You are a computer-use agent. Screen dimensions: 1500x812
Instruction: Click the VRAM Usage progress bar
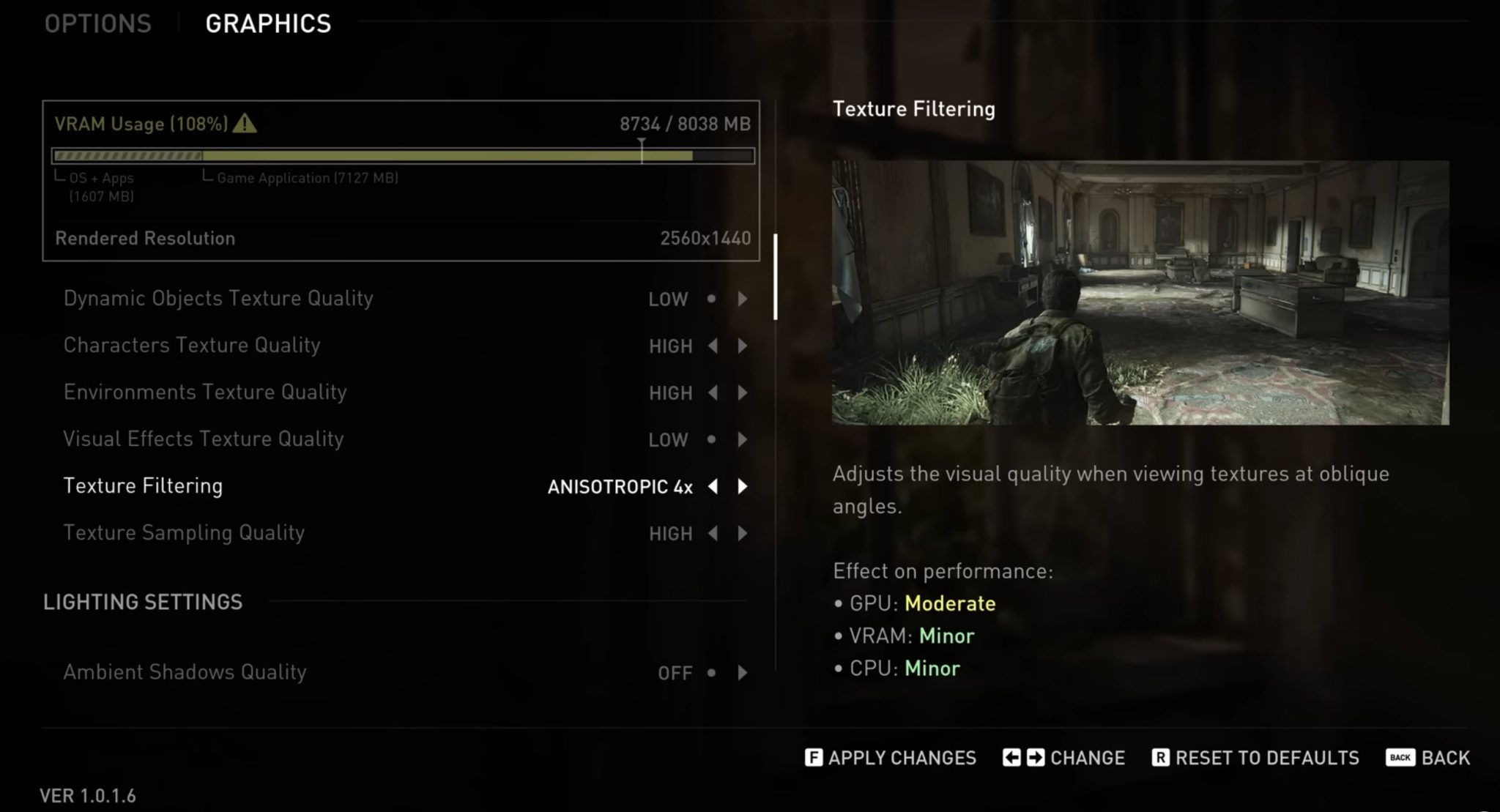403,155
